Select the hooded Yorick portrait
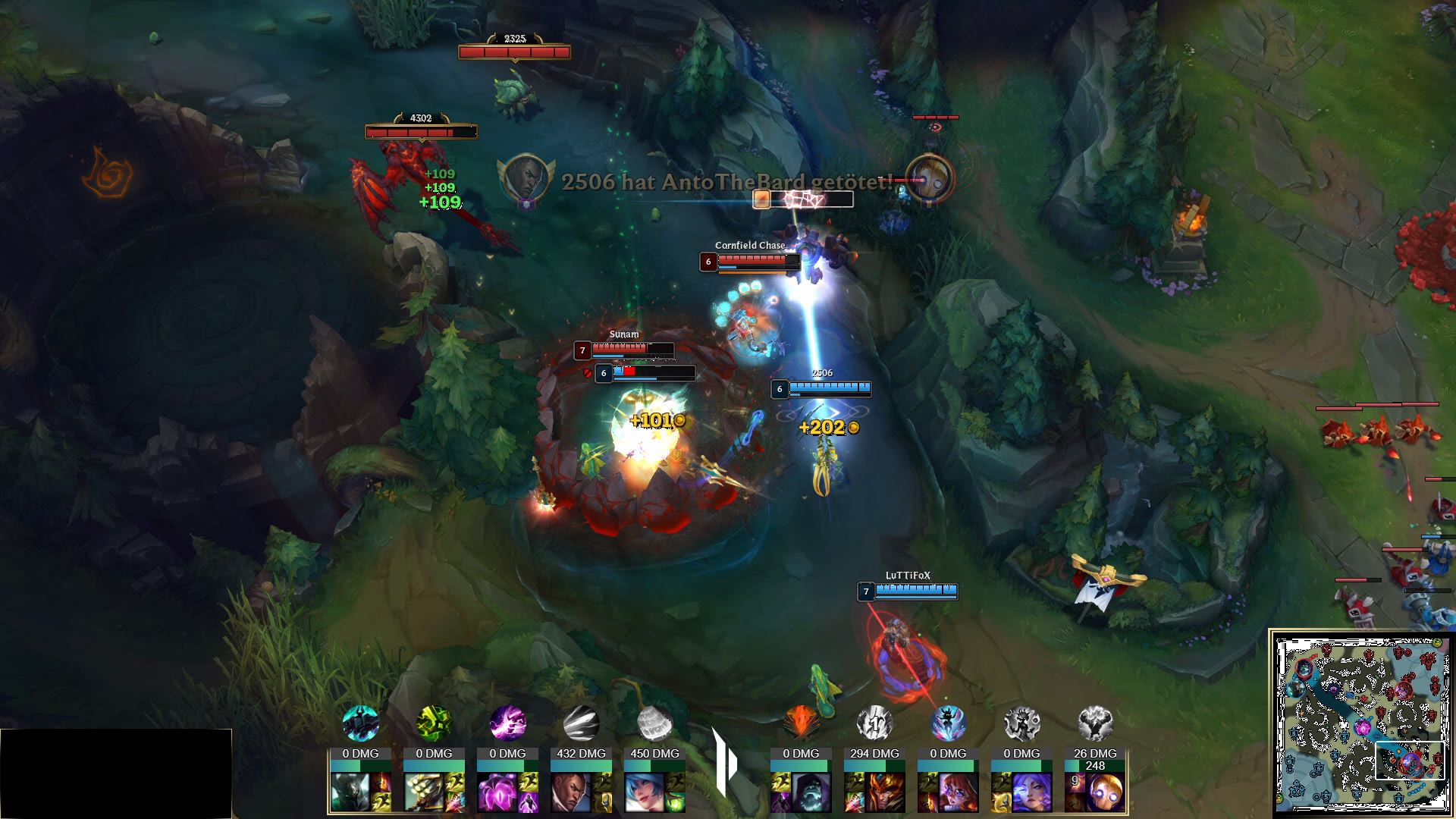The width and height of the screenshot is (1456, 819). tap(811, 792)
